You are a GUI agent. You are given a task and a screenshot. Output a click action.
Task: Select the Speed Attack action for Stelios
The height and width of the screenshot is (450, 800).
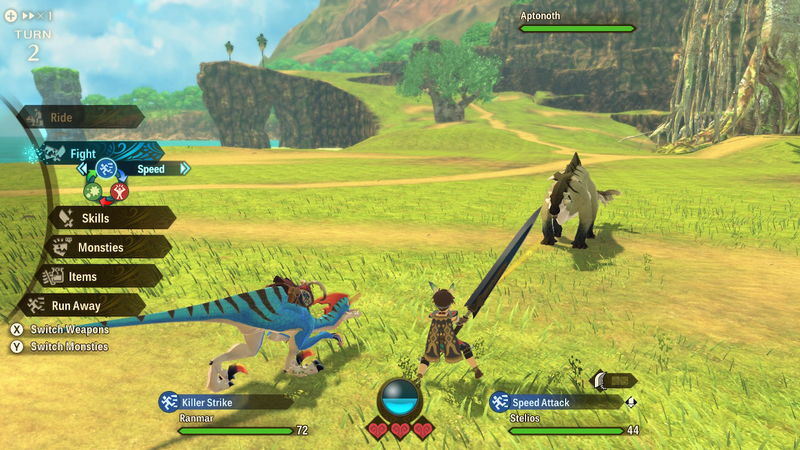click(553, 402)
